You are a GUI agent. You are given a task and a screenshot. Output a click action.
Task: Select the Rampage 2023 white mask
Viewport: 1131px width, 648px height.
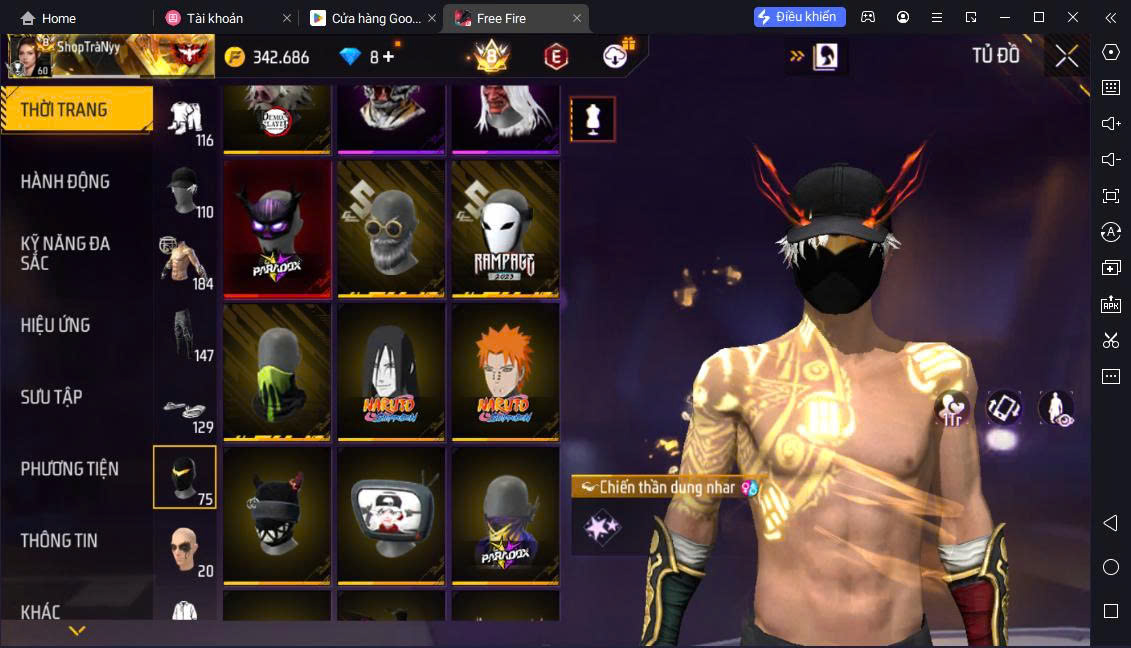pyautogui.click(x=505, y=228)
